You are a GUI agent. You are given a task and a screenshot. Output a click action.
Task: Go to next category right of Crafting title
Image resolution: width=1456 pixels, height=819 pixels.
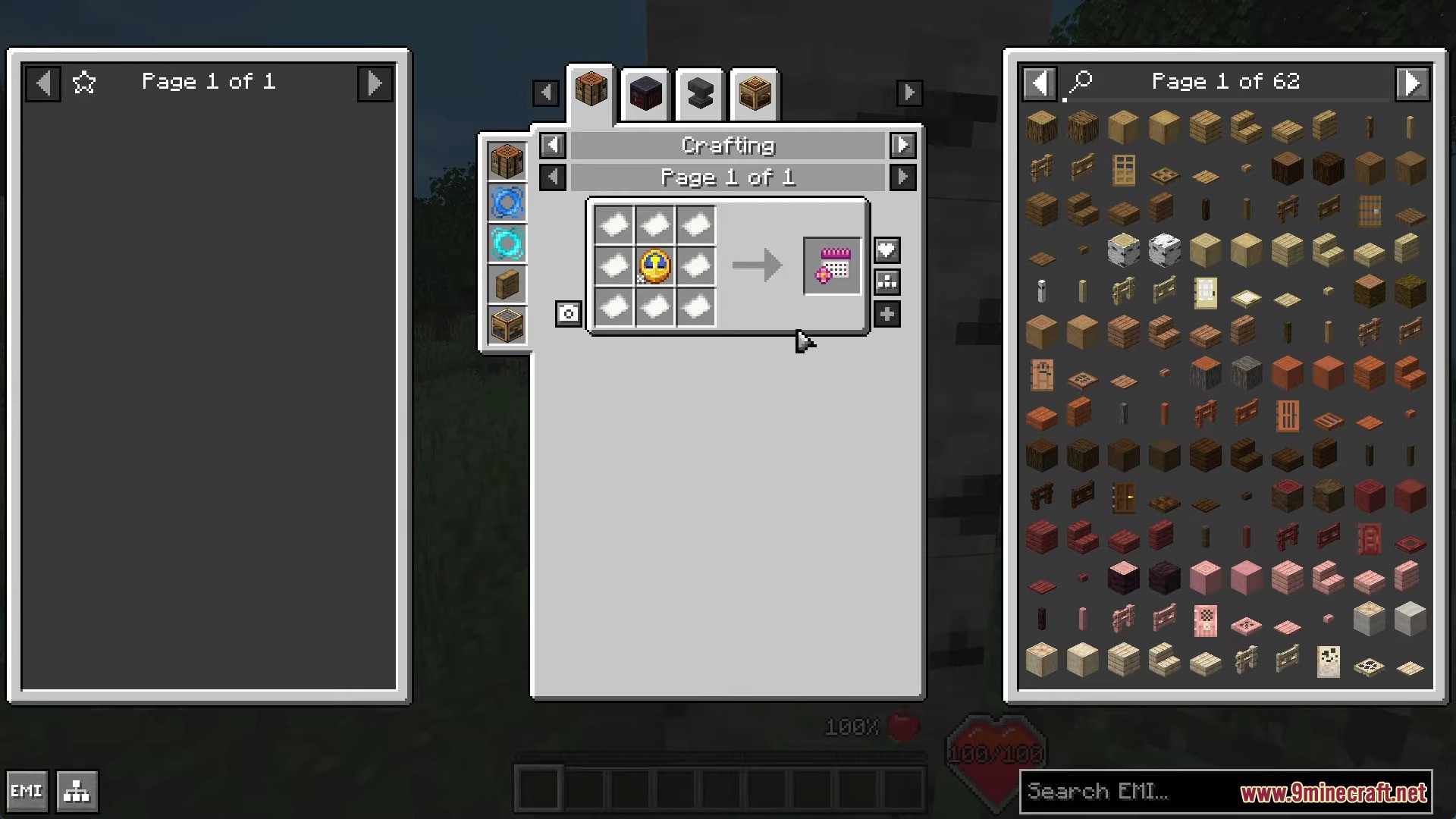coord(902,145)
